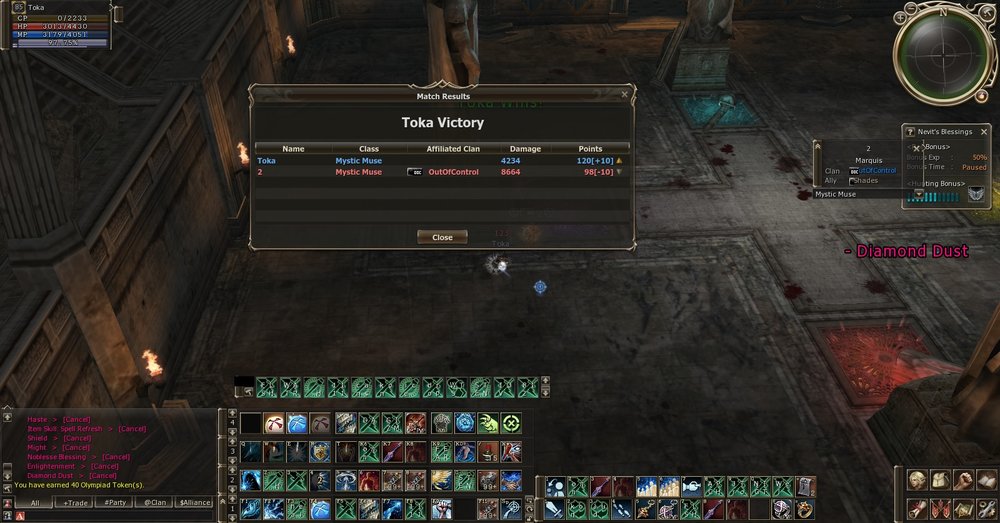Zoom in the minimap with the plus button
1000x523 pixels.
tap(900, 18)
